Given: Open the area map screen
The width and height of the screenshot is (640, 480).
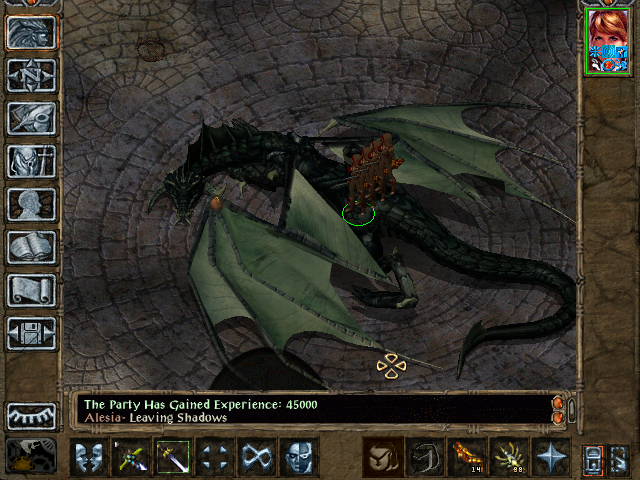Looking at the screenshot, I should click(x=31, y=75).
